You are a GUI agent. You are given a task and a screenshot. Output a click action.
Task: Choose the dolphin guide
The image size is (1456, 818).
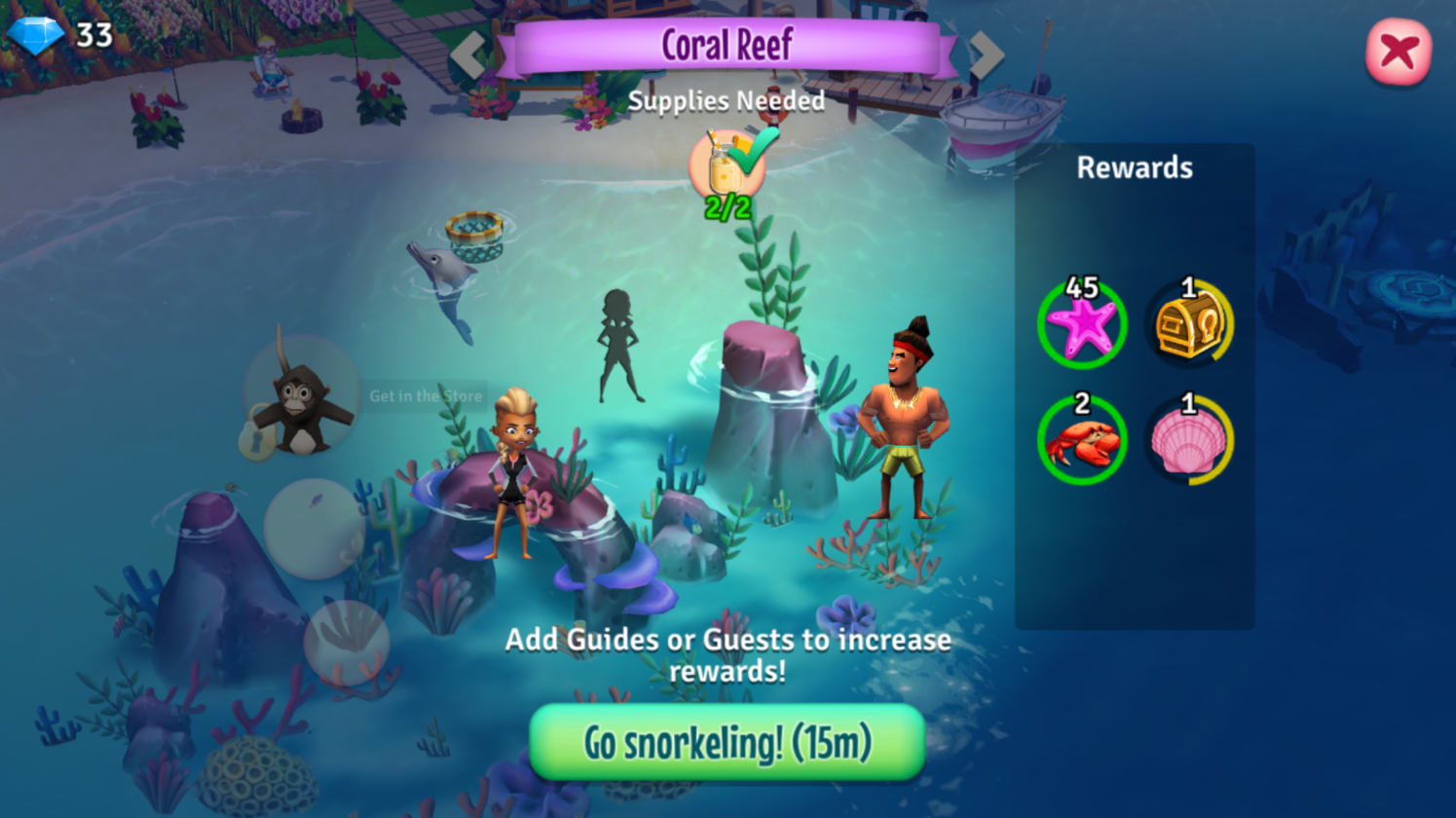click(x=444, y=283)
